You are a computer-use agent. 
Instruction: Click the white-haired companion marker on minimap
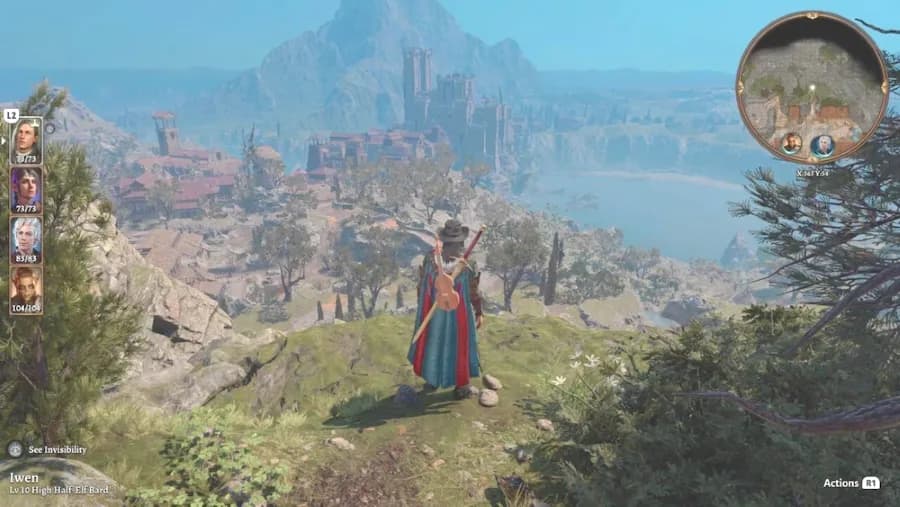pos(822,144)
